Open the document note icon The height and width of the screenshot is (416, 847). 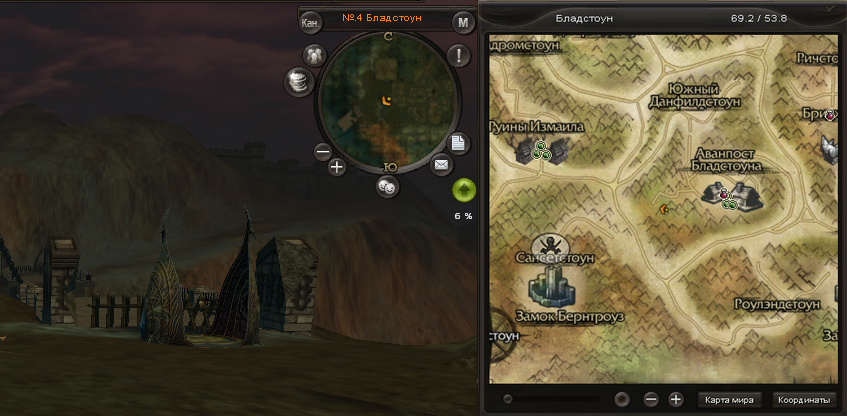tap(456, 143)
